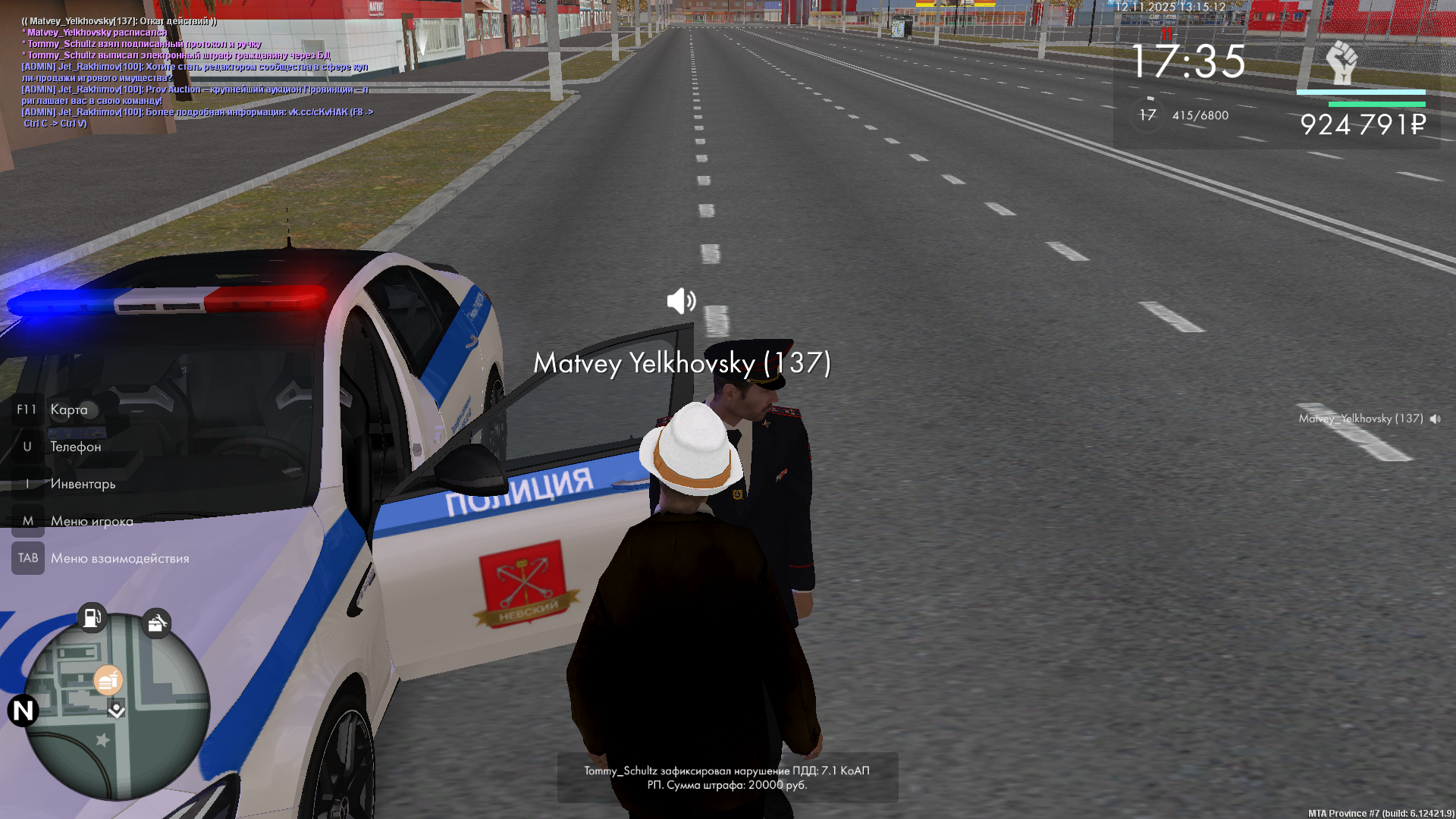Select the fuel pump icon above the minimap
The image size is (1456, 819).
(92, 617)
